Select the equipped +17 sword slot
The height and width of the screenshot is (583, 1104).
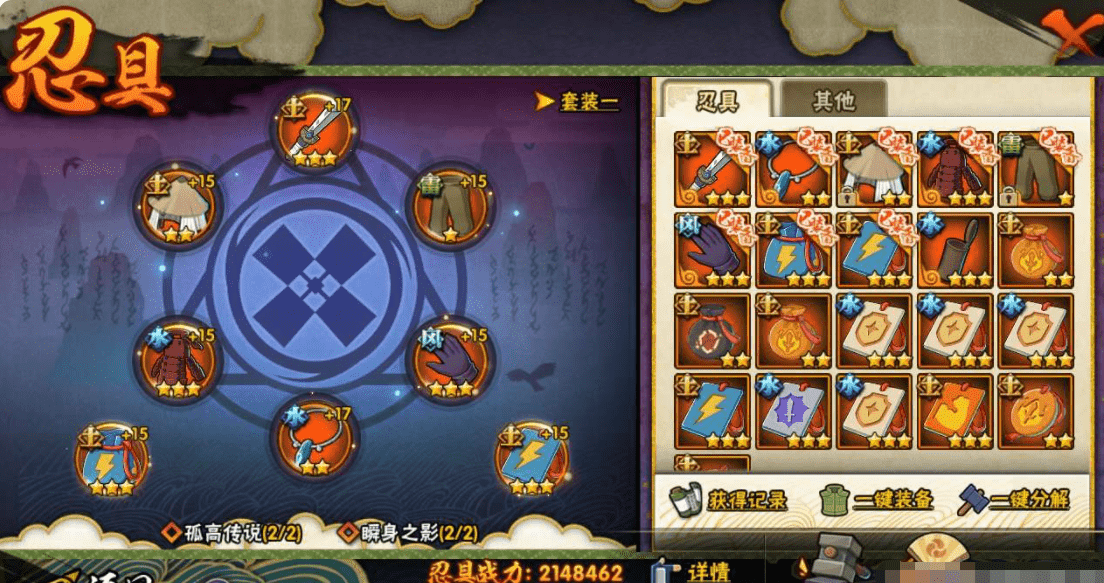[x=316, y=136]
